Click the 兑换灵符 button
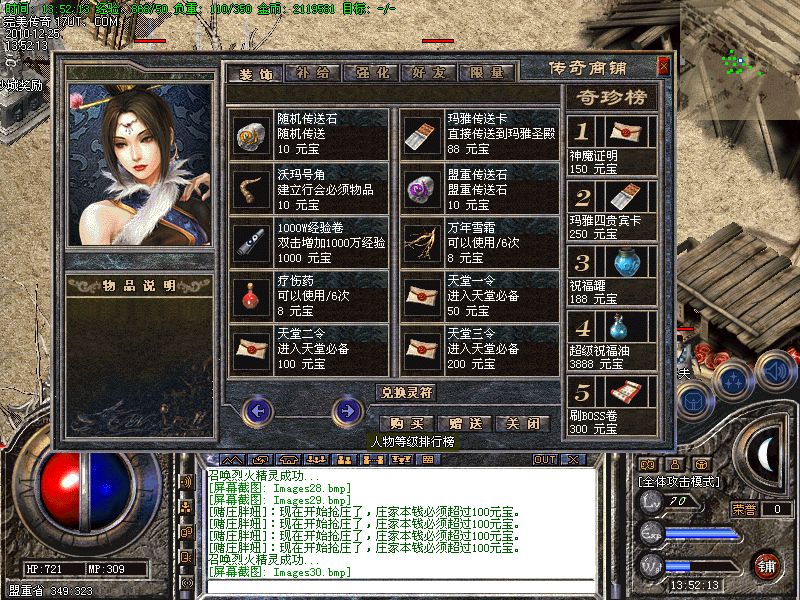This screenshot has width=800, height=600. [406, 392]
